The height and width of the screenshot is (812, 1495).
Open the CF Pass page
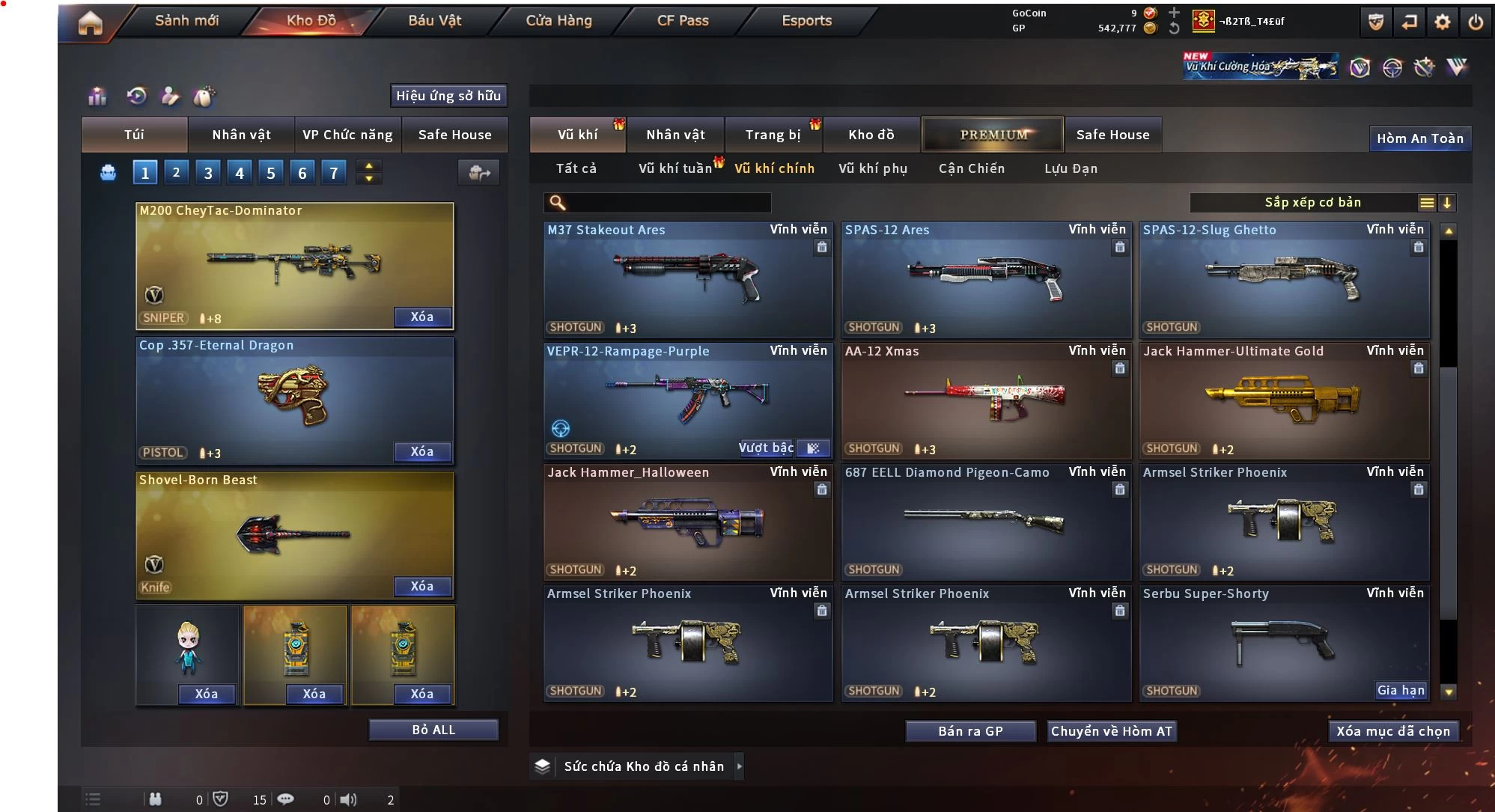(x=683, y=21)
